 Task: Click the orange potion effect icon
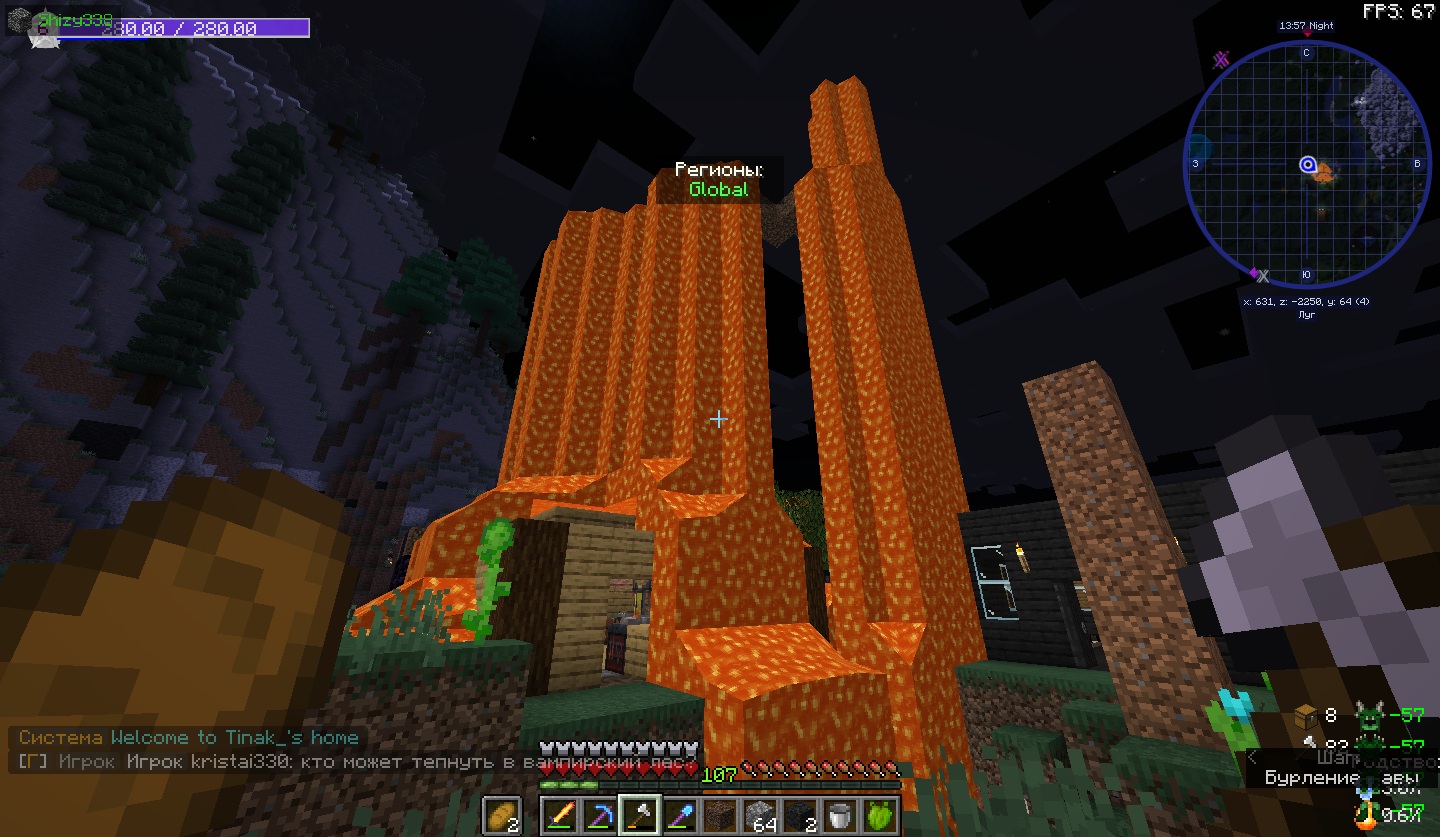1365,815
